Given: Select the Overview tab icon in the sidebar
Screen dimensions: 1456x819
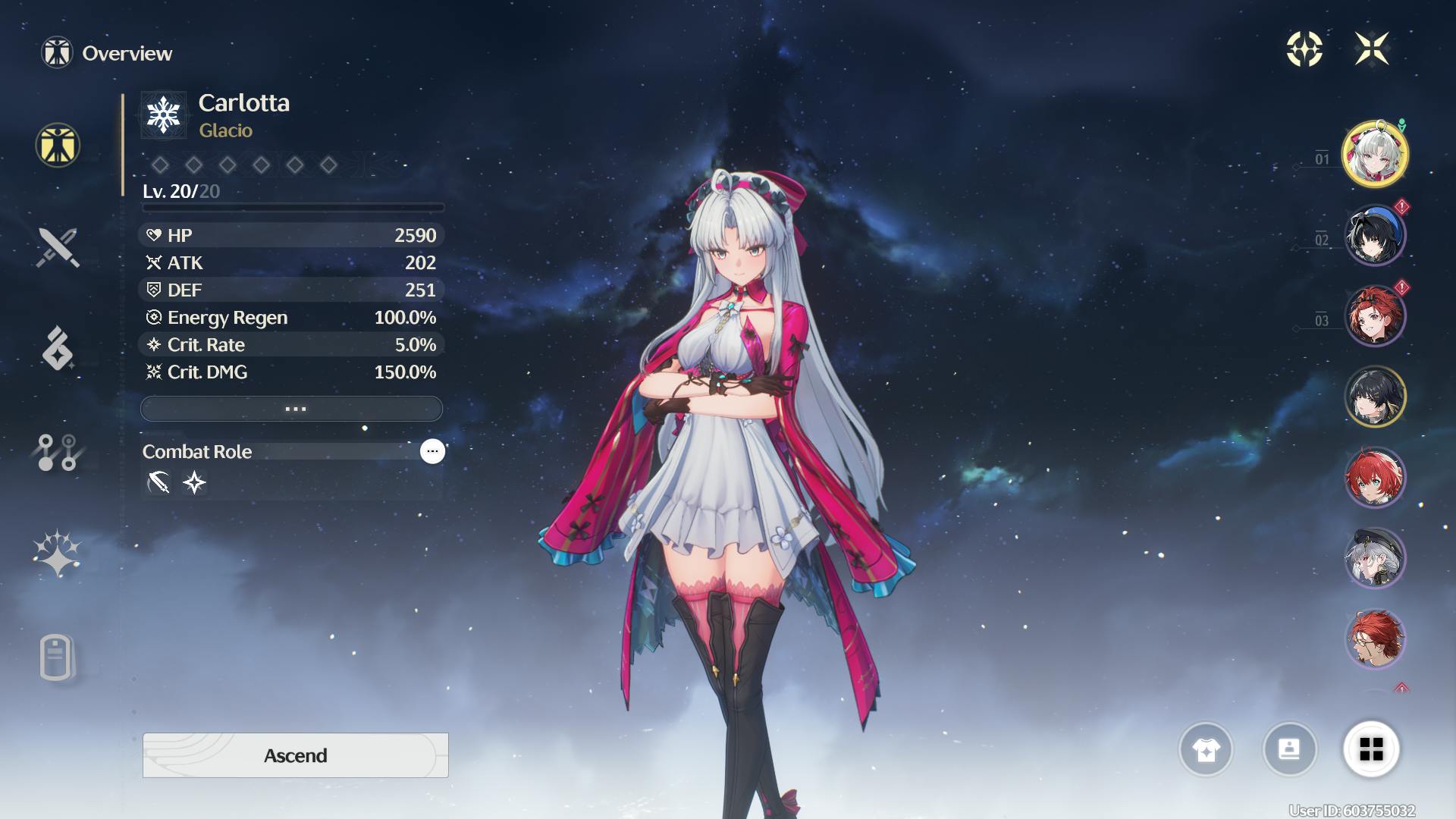Looking at the screenshot, I should 58,145.
